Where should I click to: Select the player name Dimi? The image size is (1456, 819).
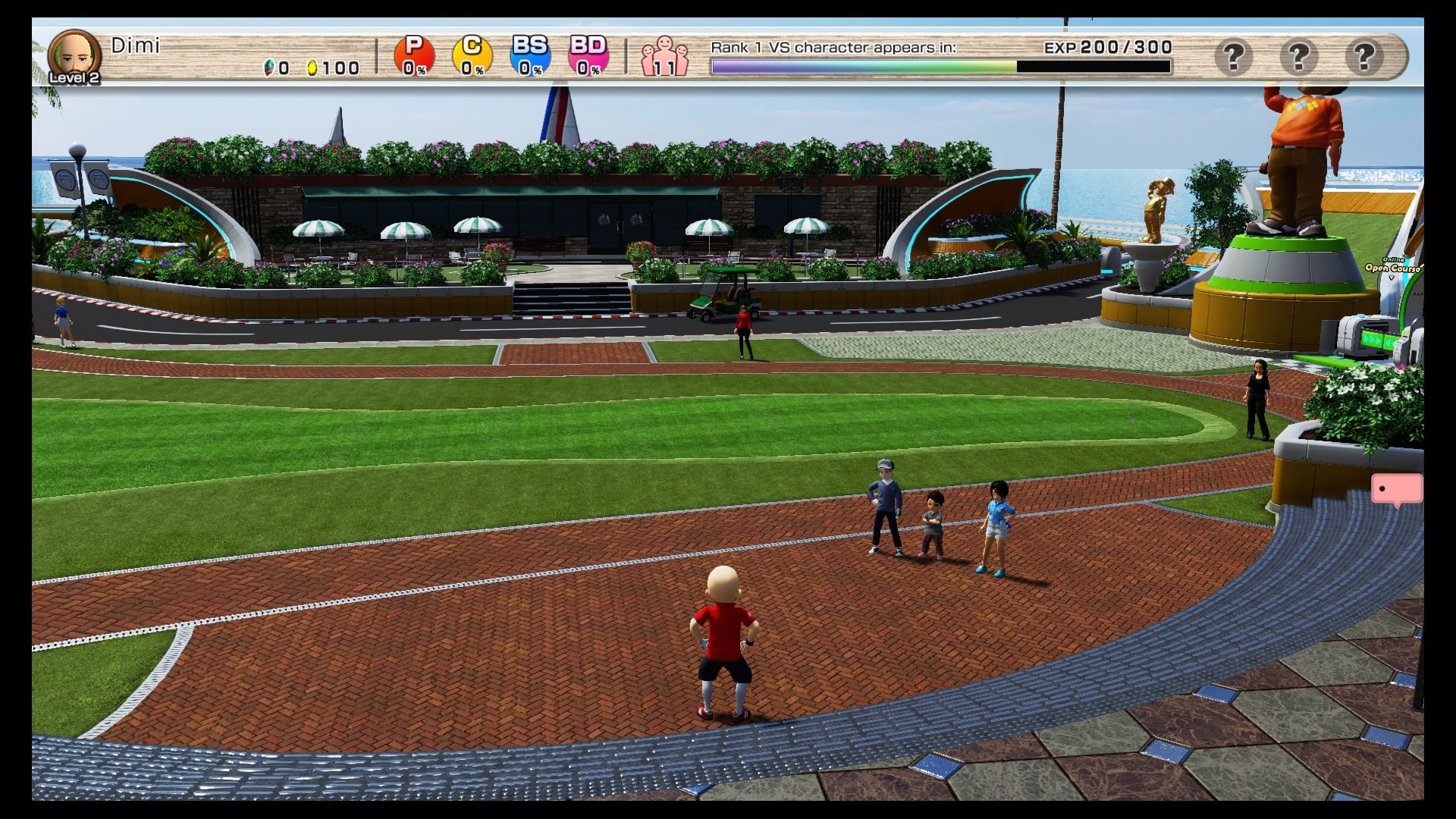(137, 45)
